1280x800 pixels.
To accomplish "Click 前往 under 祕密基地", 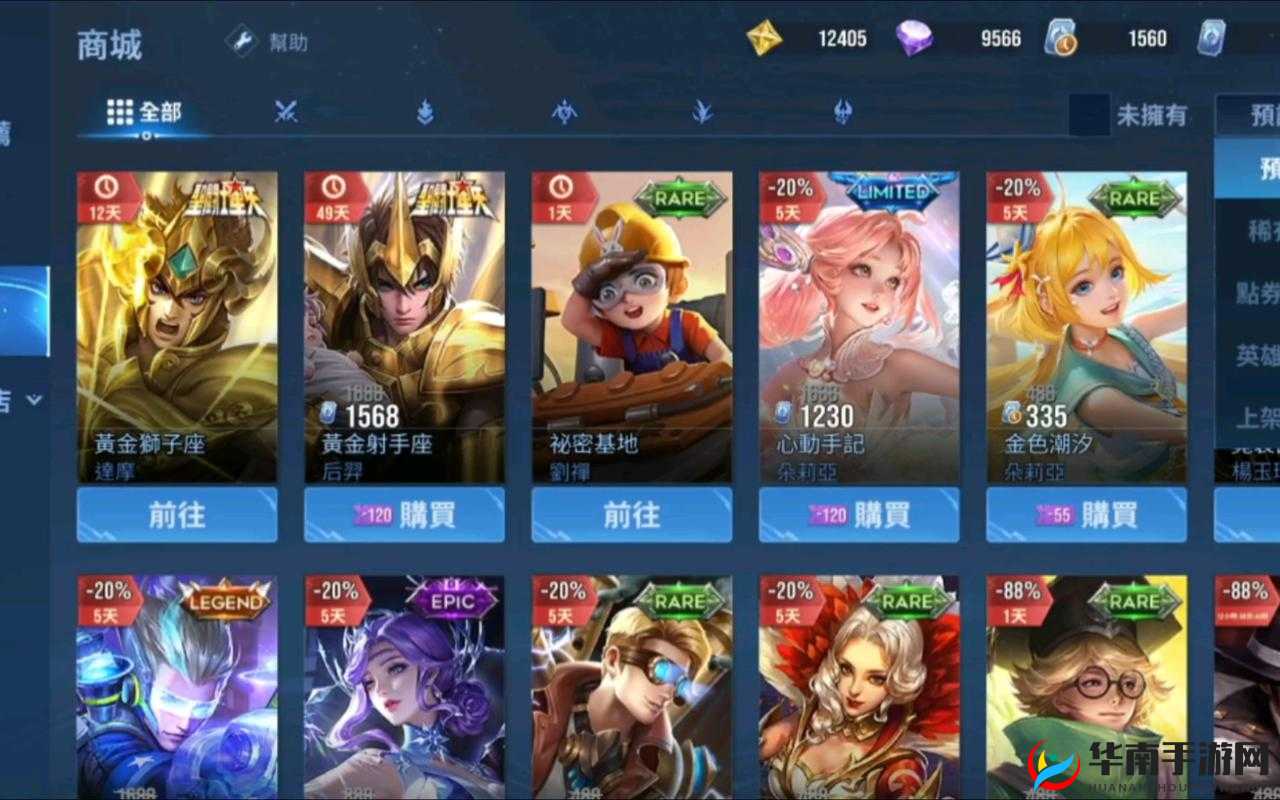I will pyautogui.click(x=630, y=516).
